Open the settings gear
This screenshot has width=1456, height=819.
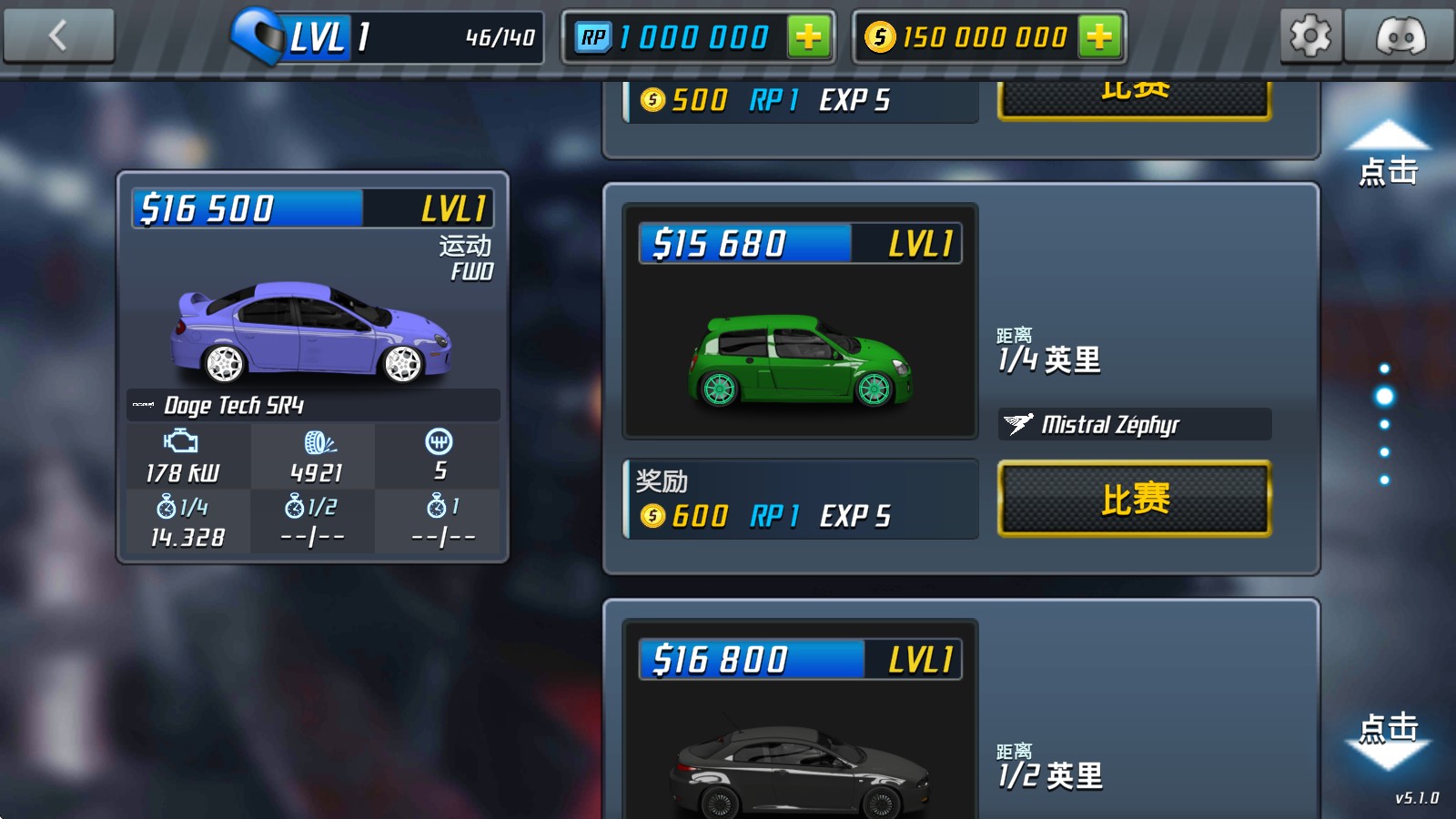point(1310,36)
